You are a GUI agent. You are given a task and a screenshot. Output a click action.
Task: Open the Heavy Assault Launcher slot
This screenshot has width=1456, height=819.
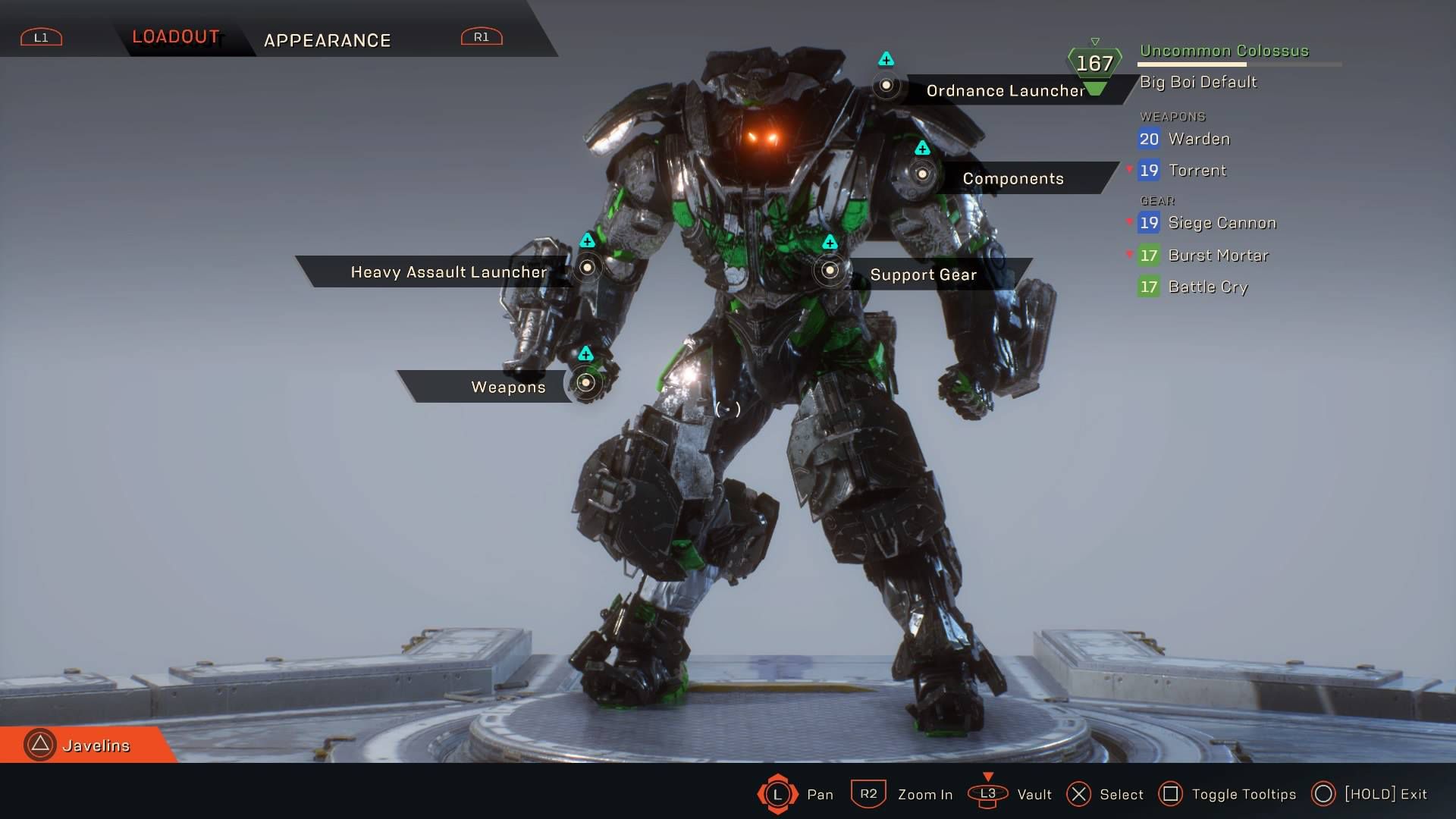coord(586,267)
